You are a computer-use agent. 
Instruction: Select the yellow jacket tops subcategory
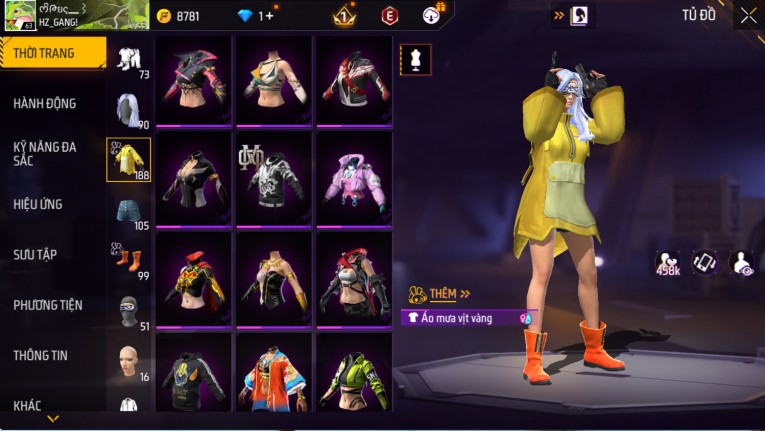pos(129,160)
